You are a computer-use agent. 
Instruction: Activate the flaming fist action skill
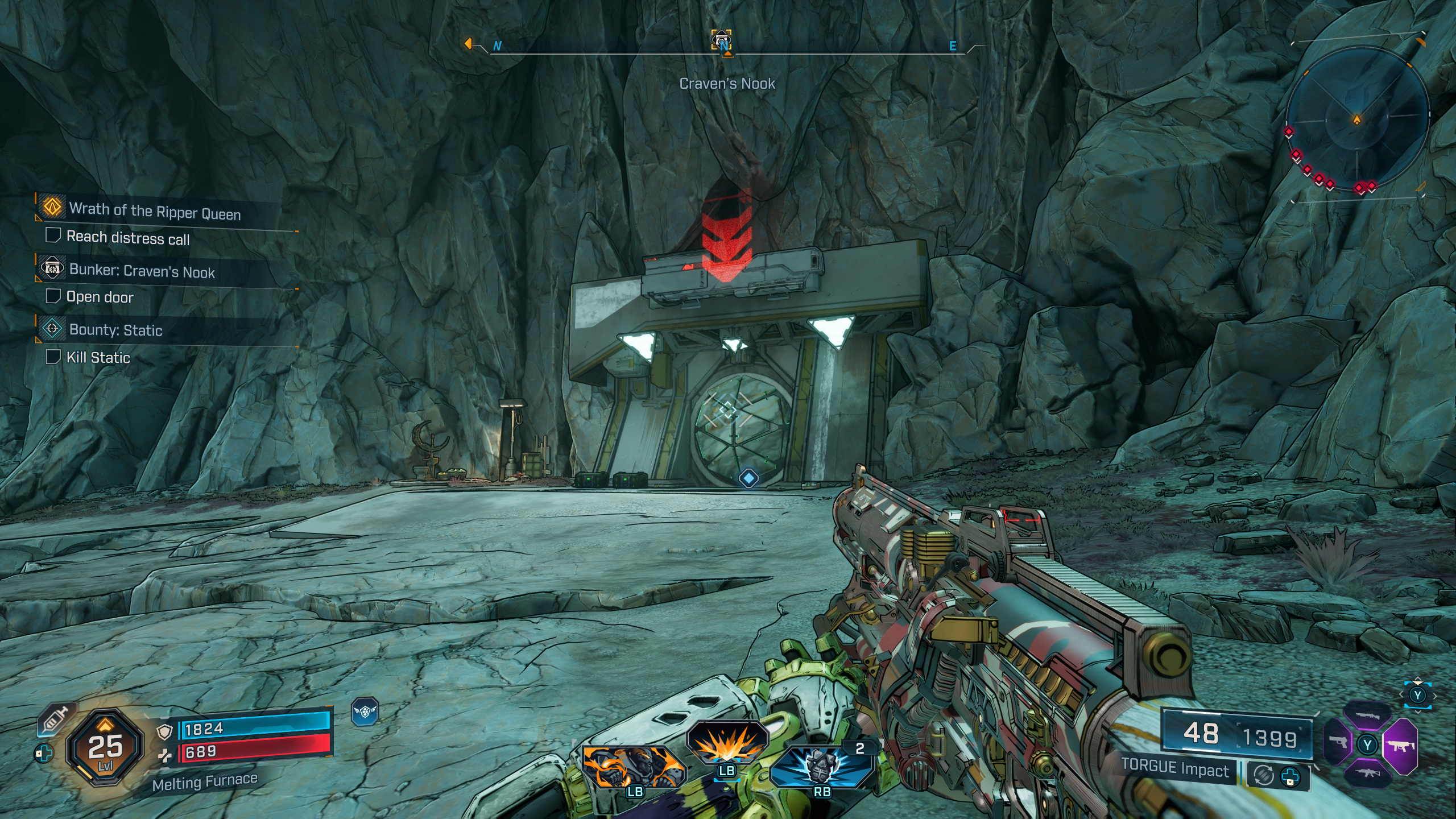click(634, 768)
